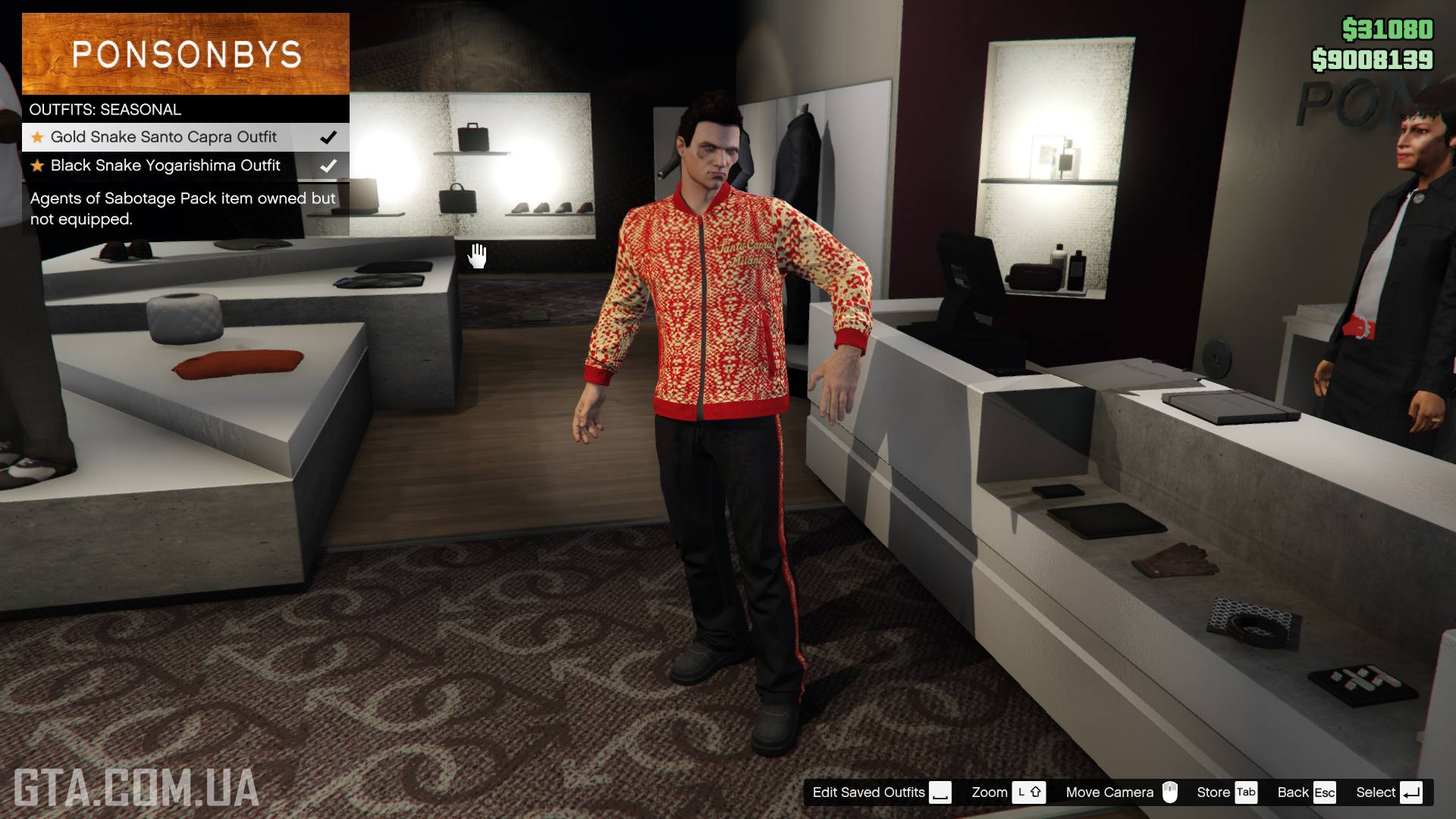Select the Gold Snake Santo Capra Outfit
The width and height of the screenshot is (1456, 819).
[x=163, y=137]
